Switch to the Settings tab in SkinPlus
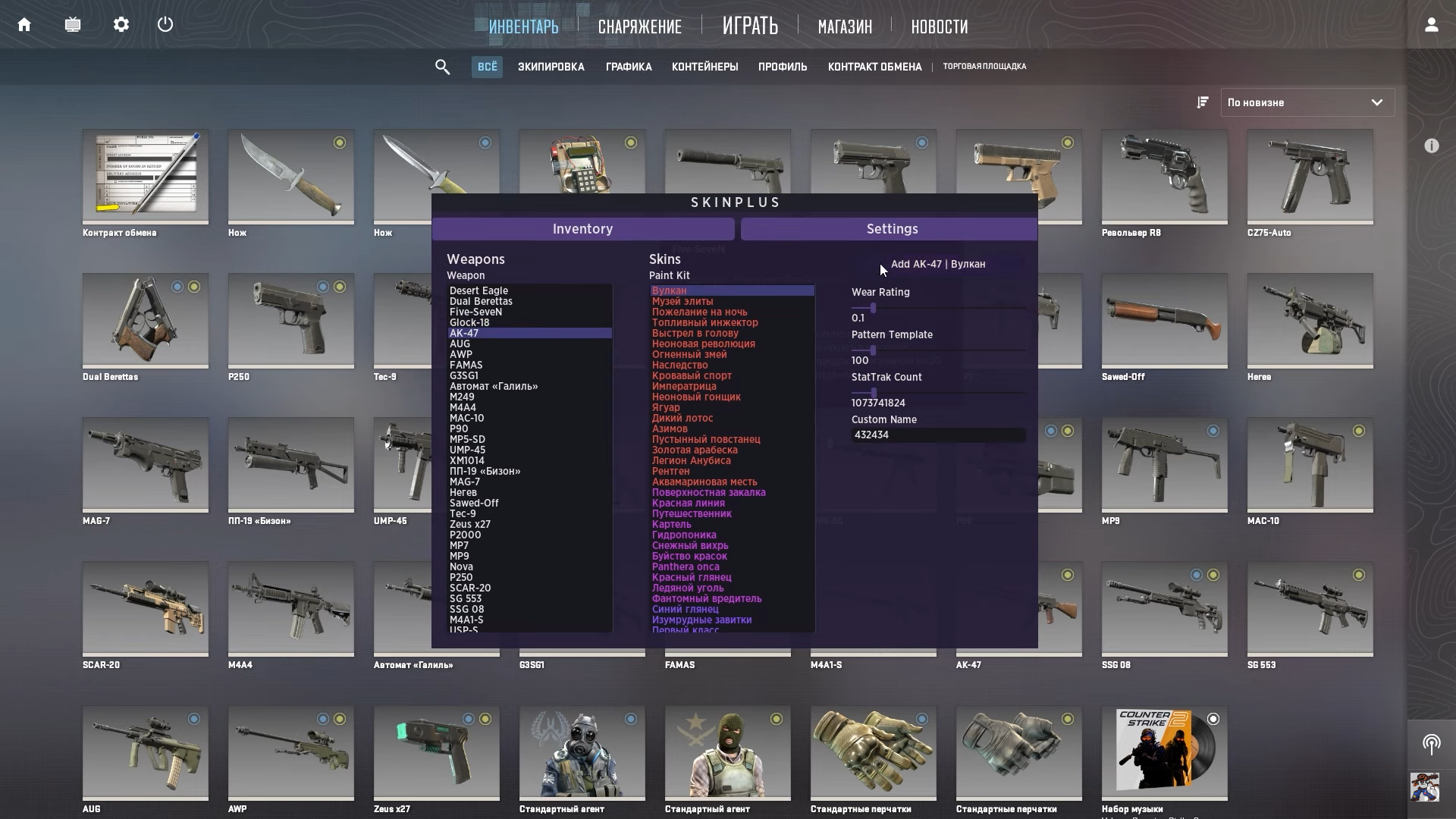The height and width of the screenshot is (819, 1456). (892, 228)
